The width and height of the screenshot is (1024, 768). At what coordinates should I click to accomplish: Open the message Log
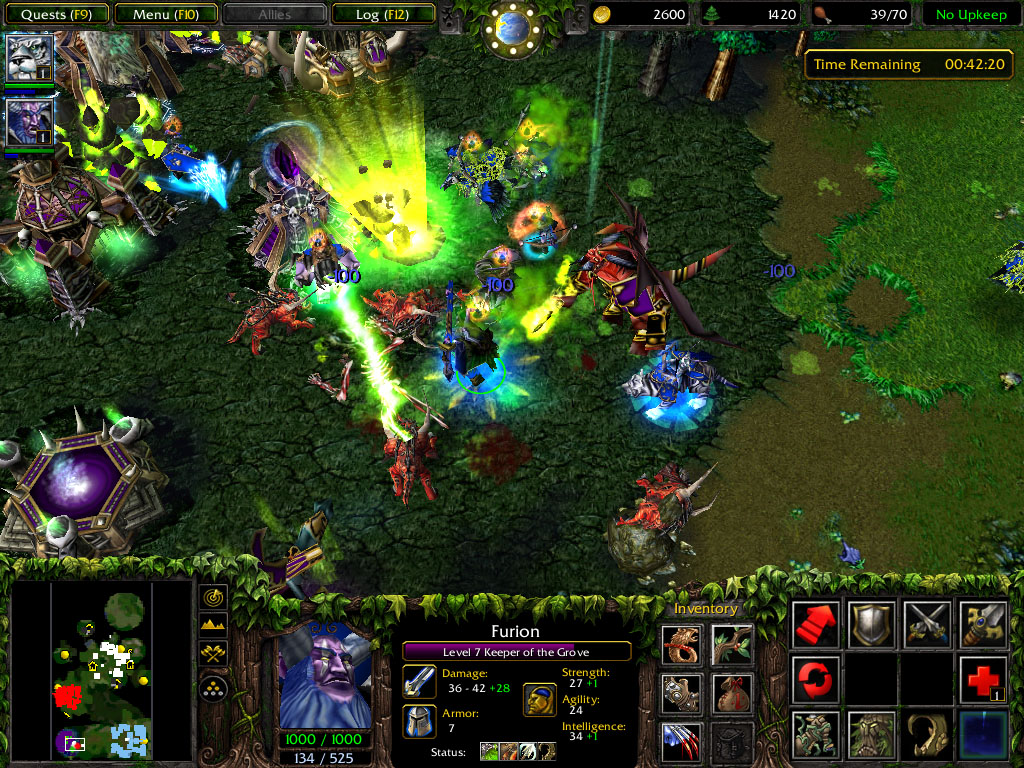pyautogui.click(x=382, y=15)
